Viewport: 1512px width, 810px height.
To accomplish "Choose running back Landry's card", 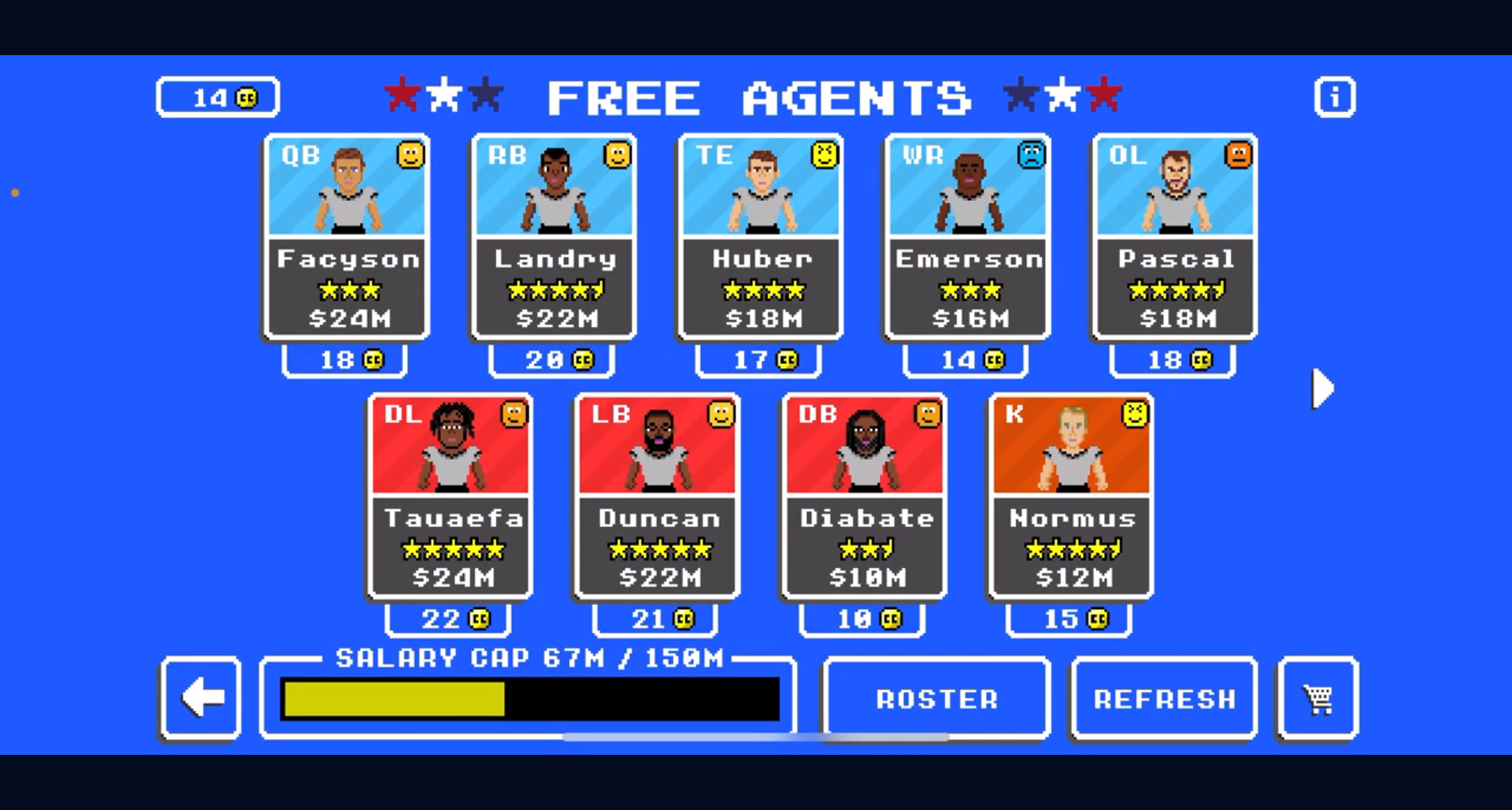I will (x=554, y=237).
